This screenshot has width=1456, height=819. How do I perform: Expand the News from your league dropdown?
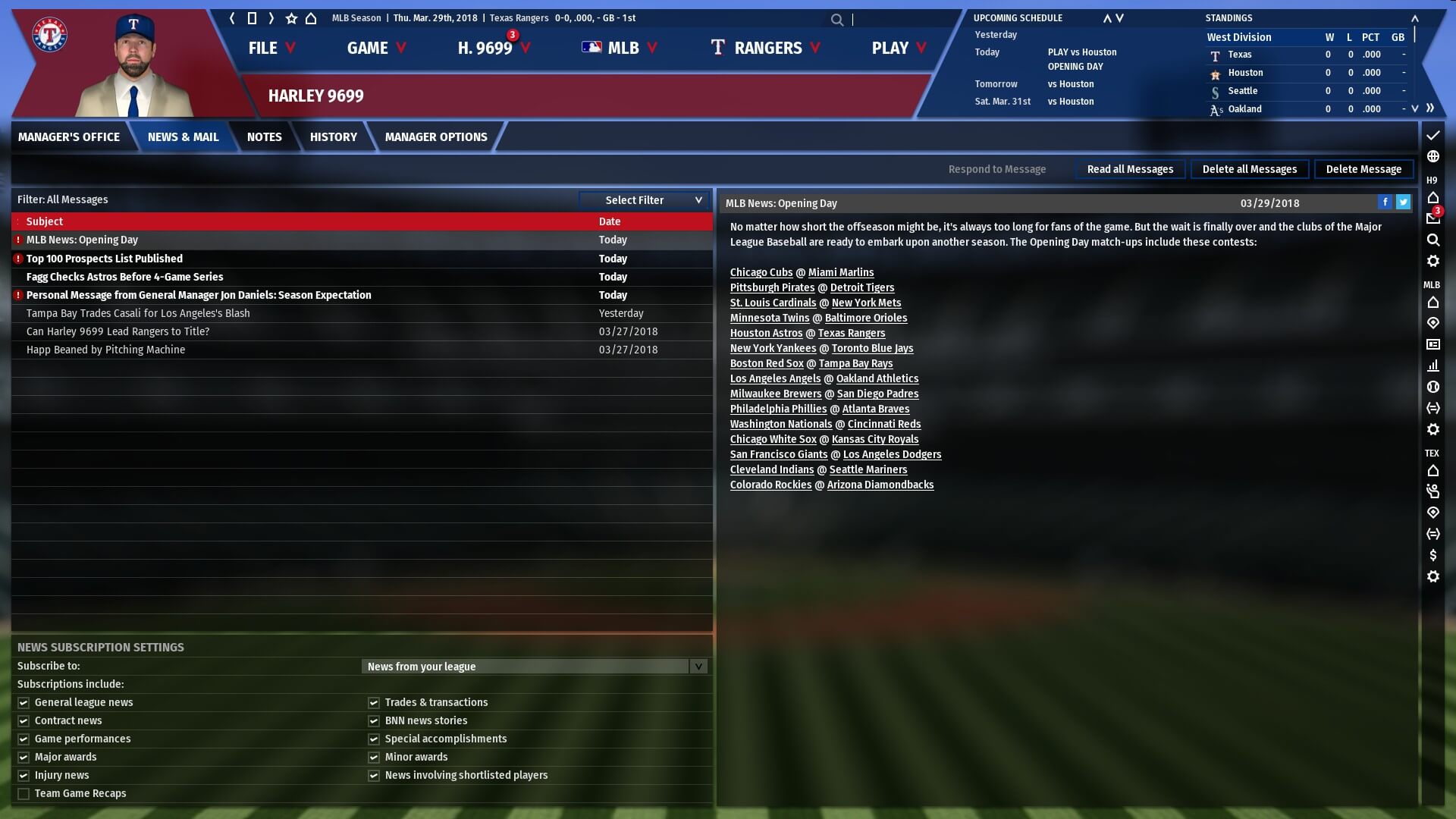coord(535,667)
